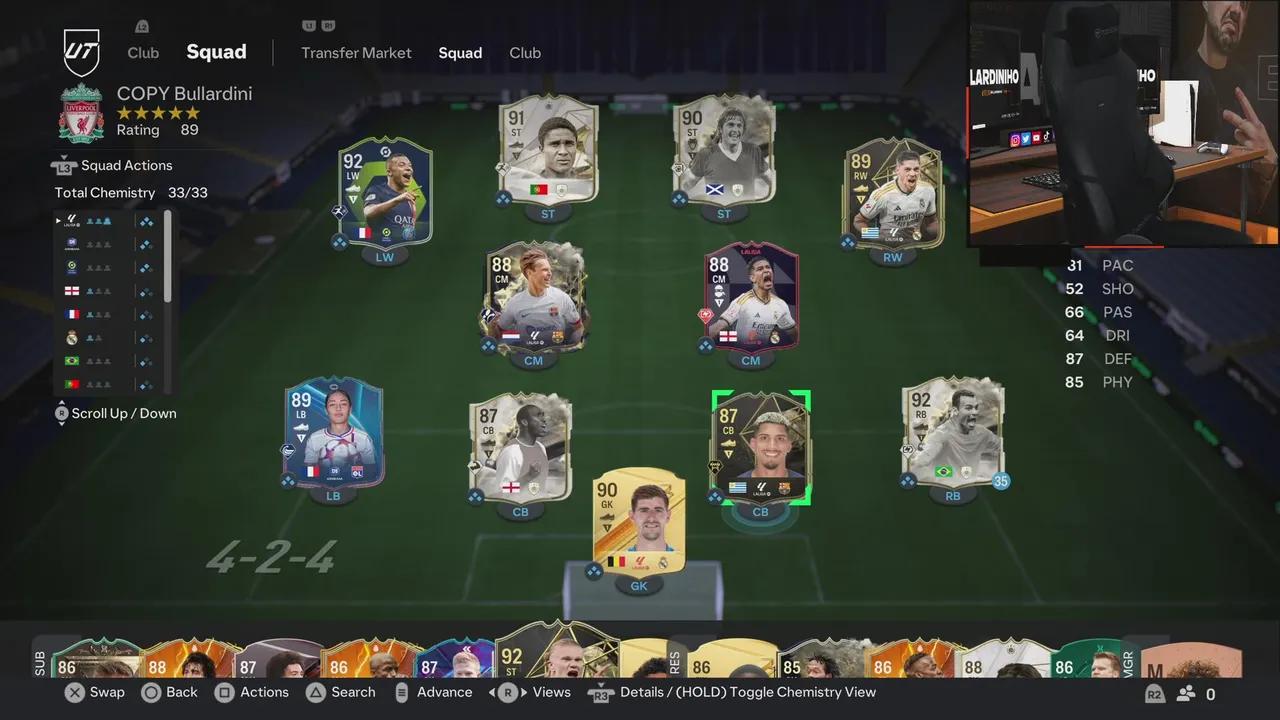Switch to the Transfer Market tab
Viewport: 1280px width, 720px height.
[356, 53]
